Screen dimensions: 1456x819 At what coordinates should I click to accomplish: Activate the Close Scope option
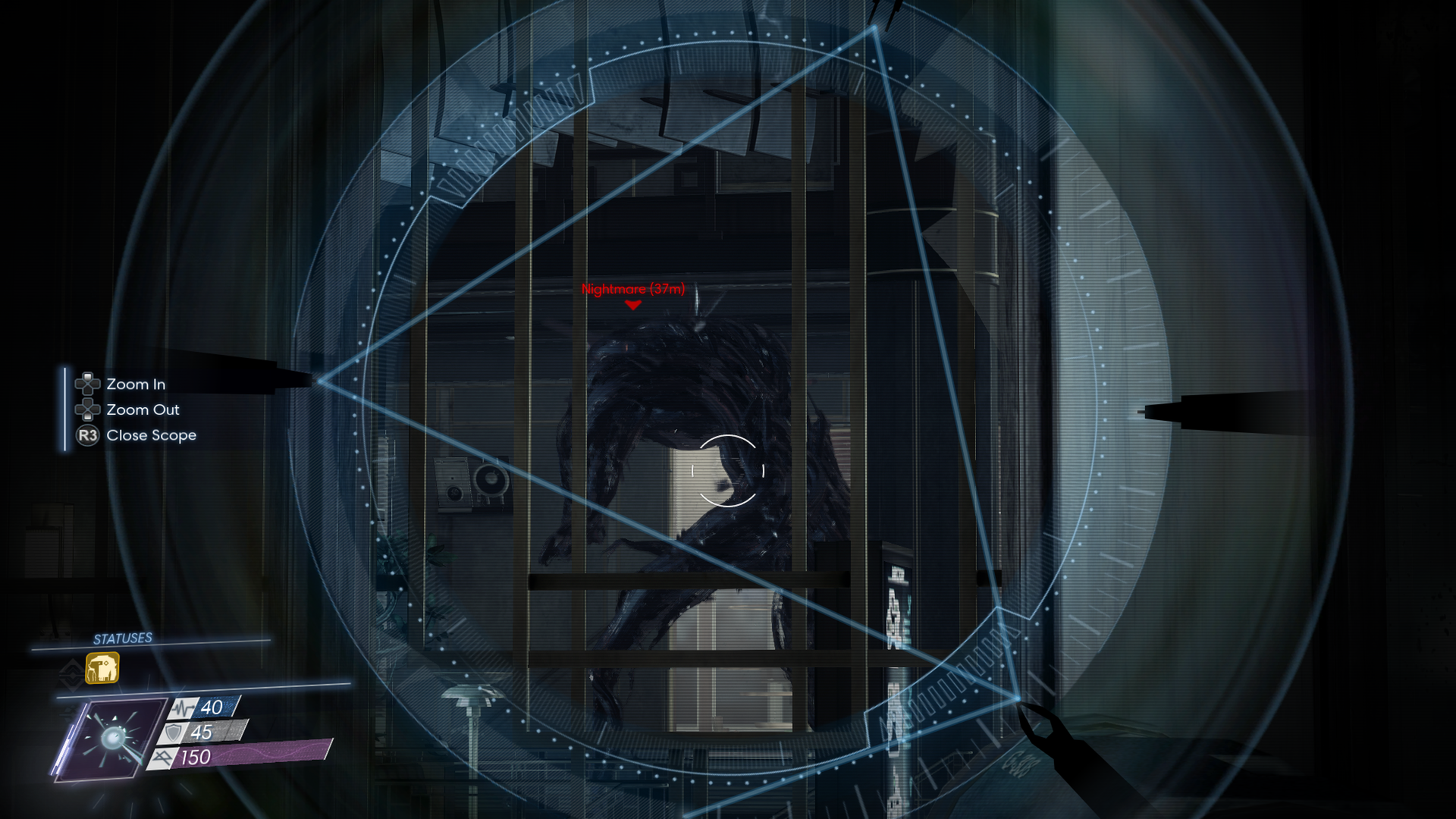point(152,435)
